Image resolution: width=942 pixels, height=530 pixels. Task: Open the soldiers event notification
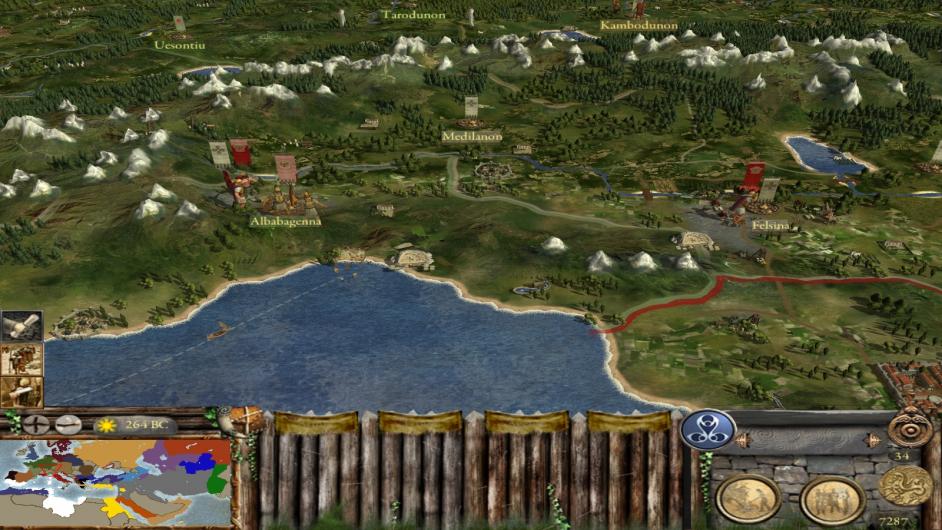(x=20, y=359)
